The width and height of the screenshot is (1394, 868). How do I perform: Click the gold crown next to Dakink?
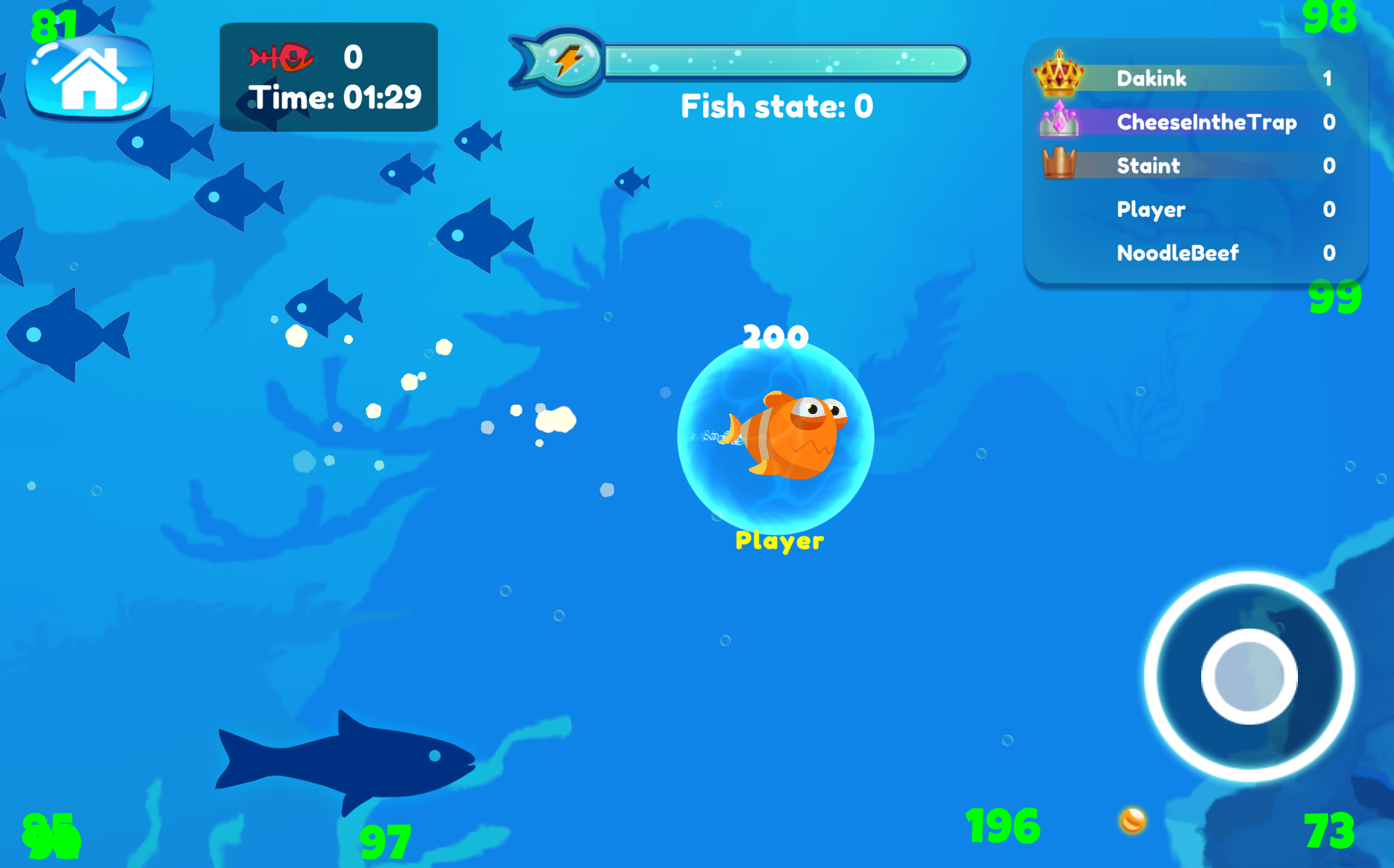point(1059,78)
